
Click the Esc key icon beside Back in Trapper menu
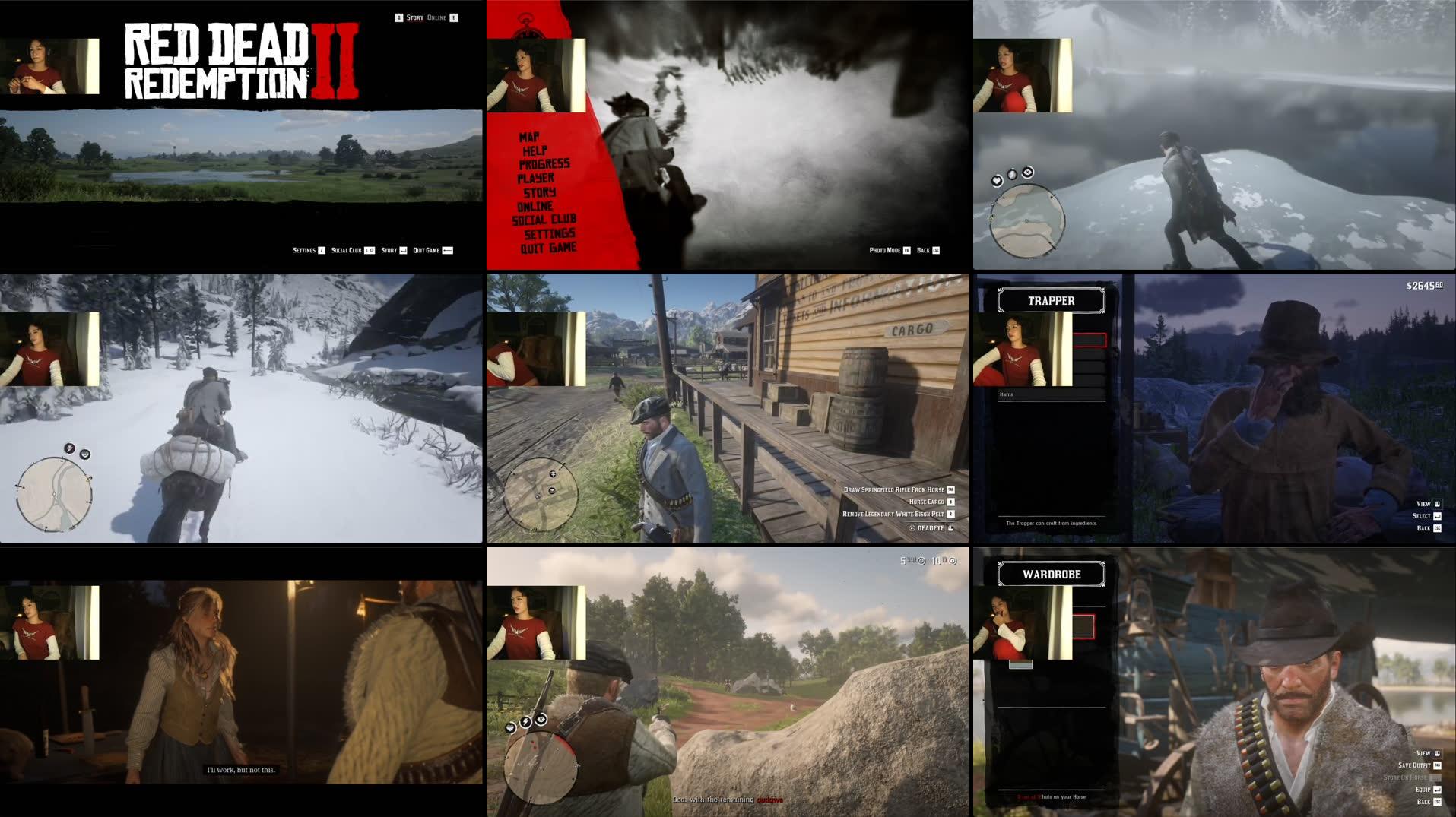1435,529
